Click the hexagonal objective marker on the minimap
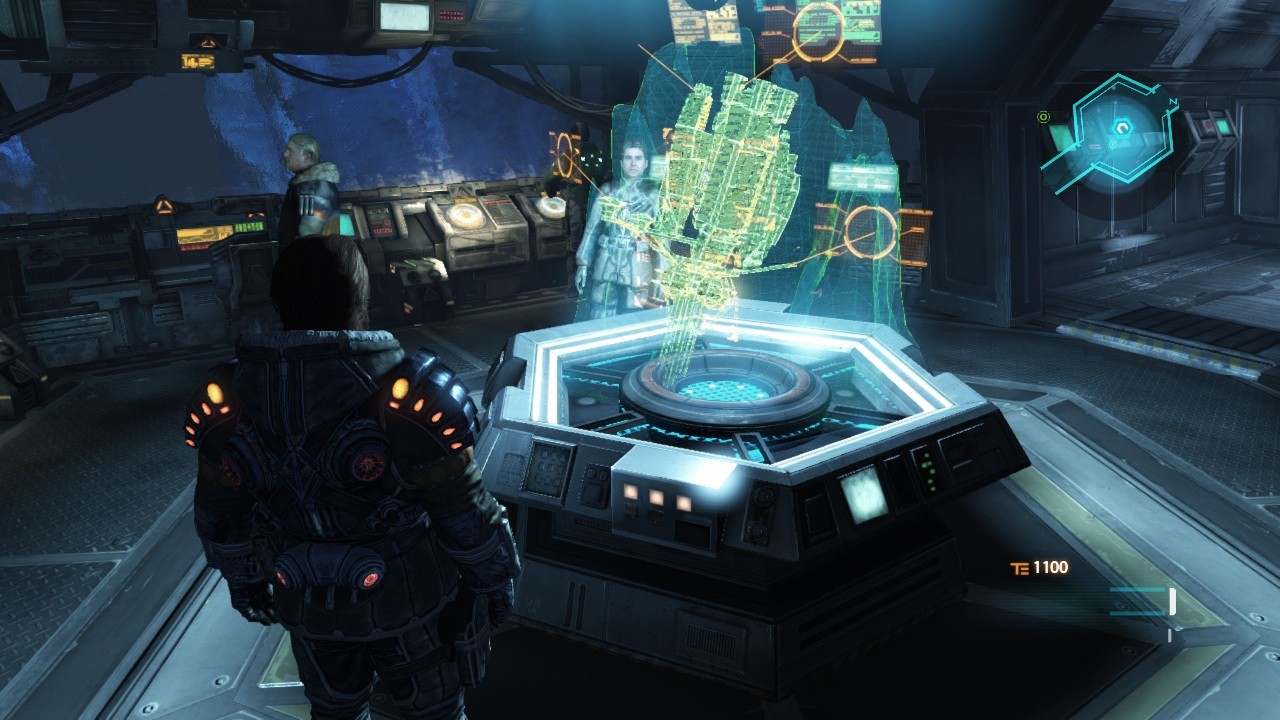This screenshot has width=1280, height=720. (1123, 127)
